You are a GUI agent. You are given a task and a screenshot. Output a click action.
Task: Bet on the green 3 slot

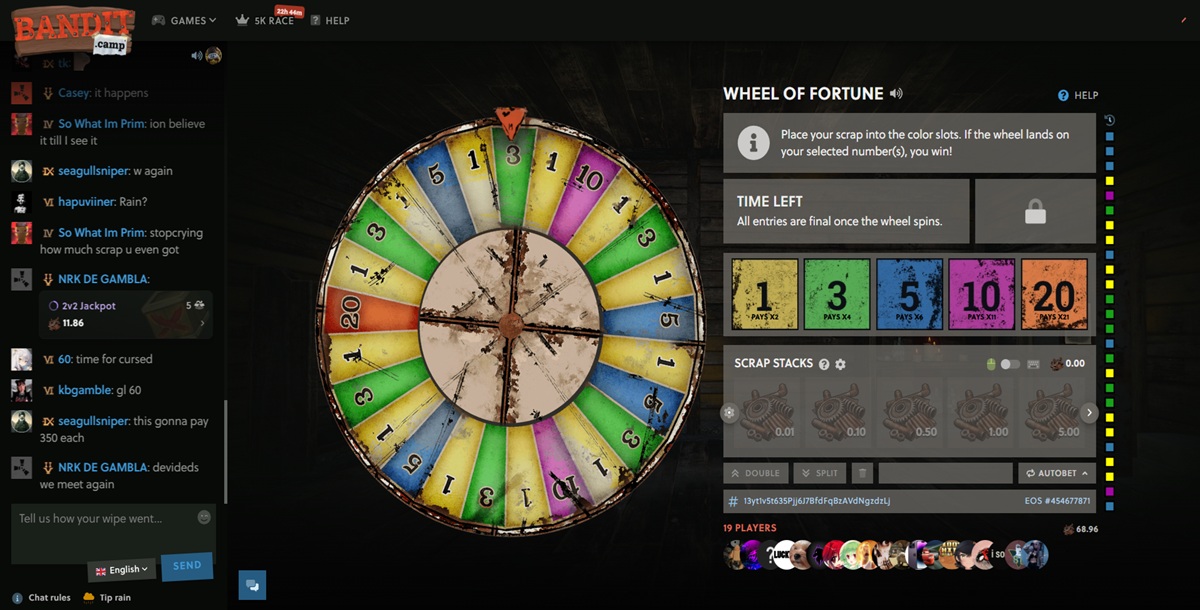coord(837,294)
